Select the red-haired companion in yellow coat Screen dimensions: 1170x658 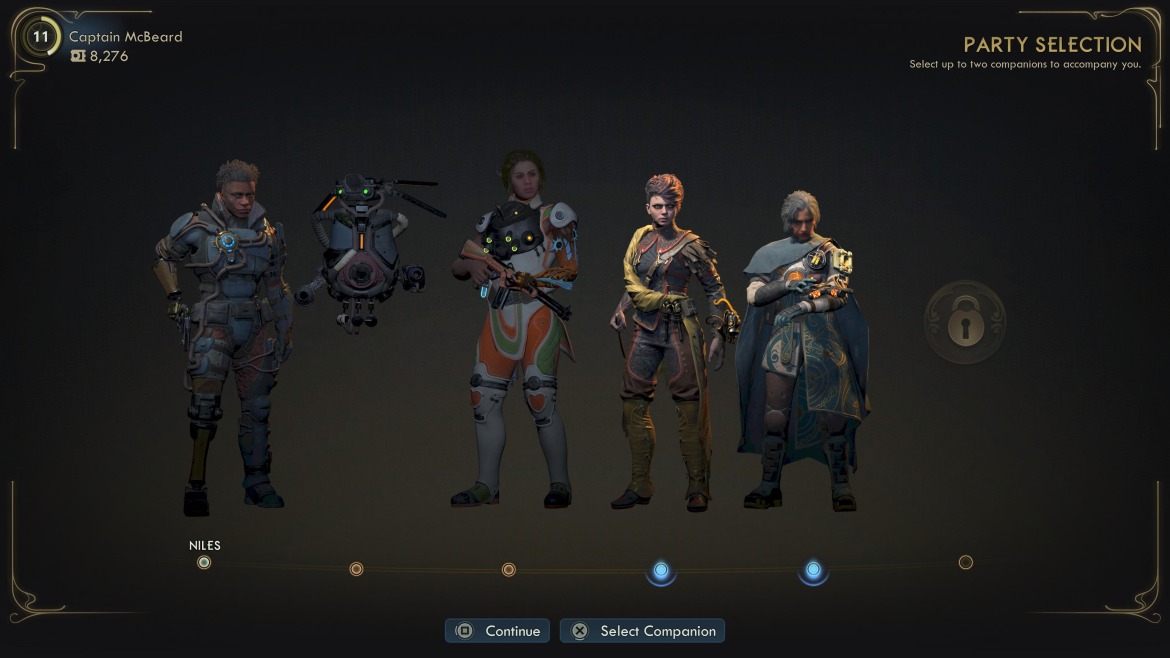[668, 340]
